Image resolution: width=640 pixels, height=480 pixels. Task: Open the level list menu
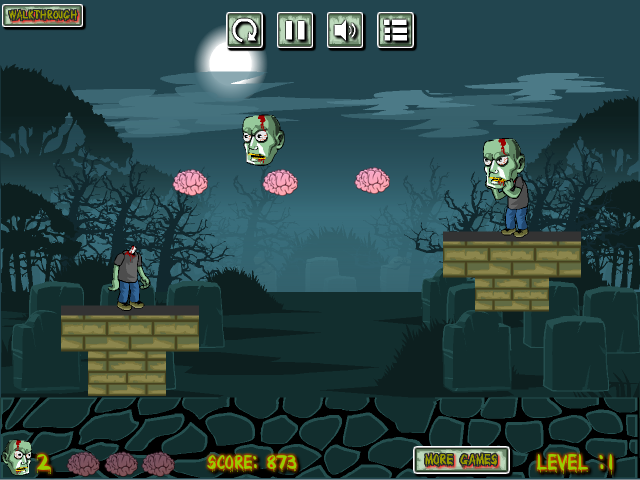[395, 31]
